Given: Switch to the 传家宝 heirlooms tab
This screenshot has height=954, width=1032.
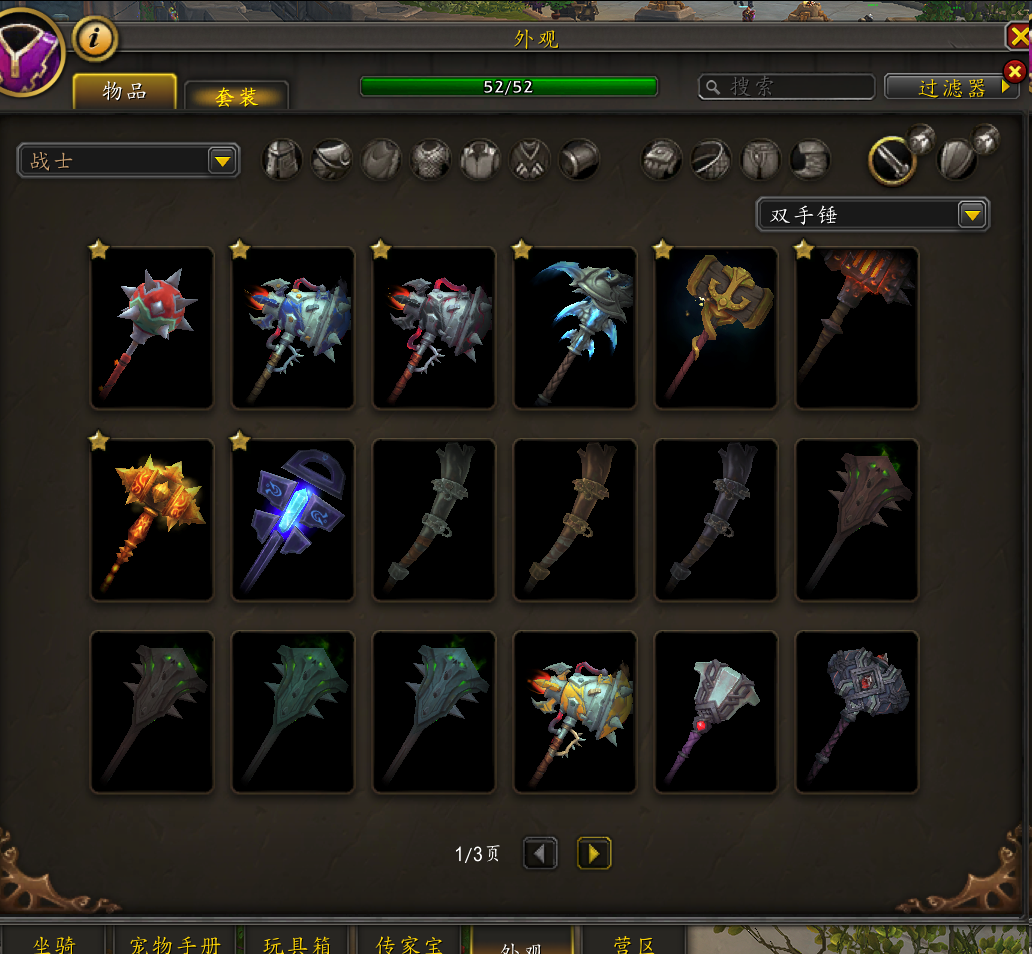Looking at the screenshot, I should point(408,943).
